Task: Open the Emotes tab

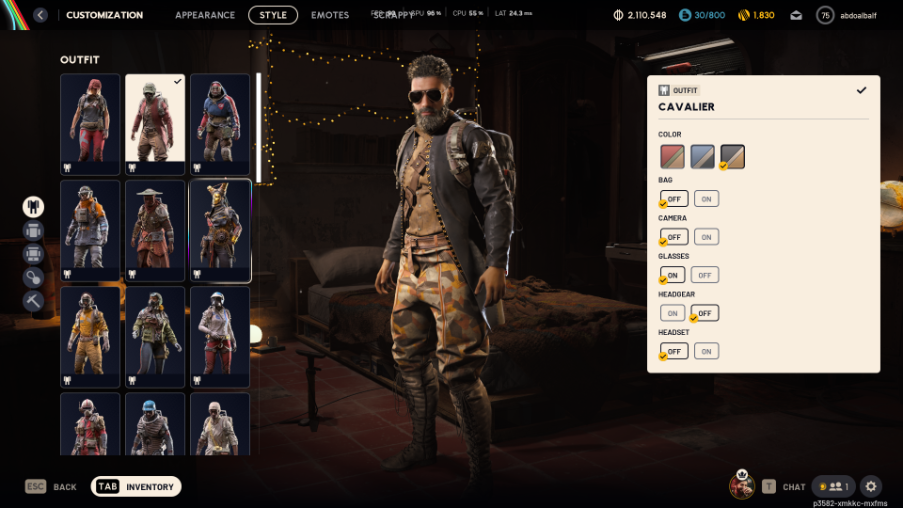Action: [x=330, y=15]
